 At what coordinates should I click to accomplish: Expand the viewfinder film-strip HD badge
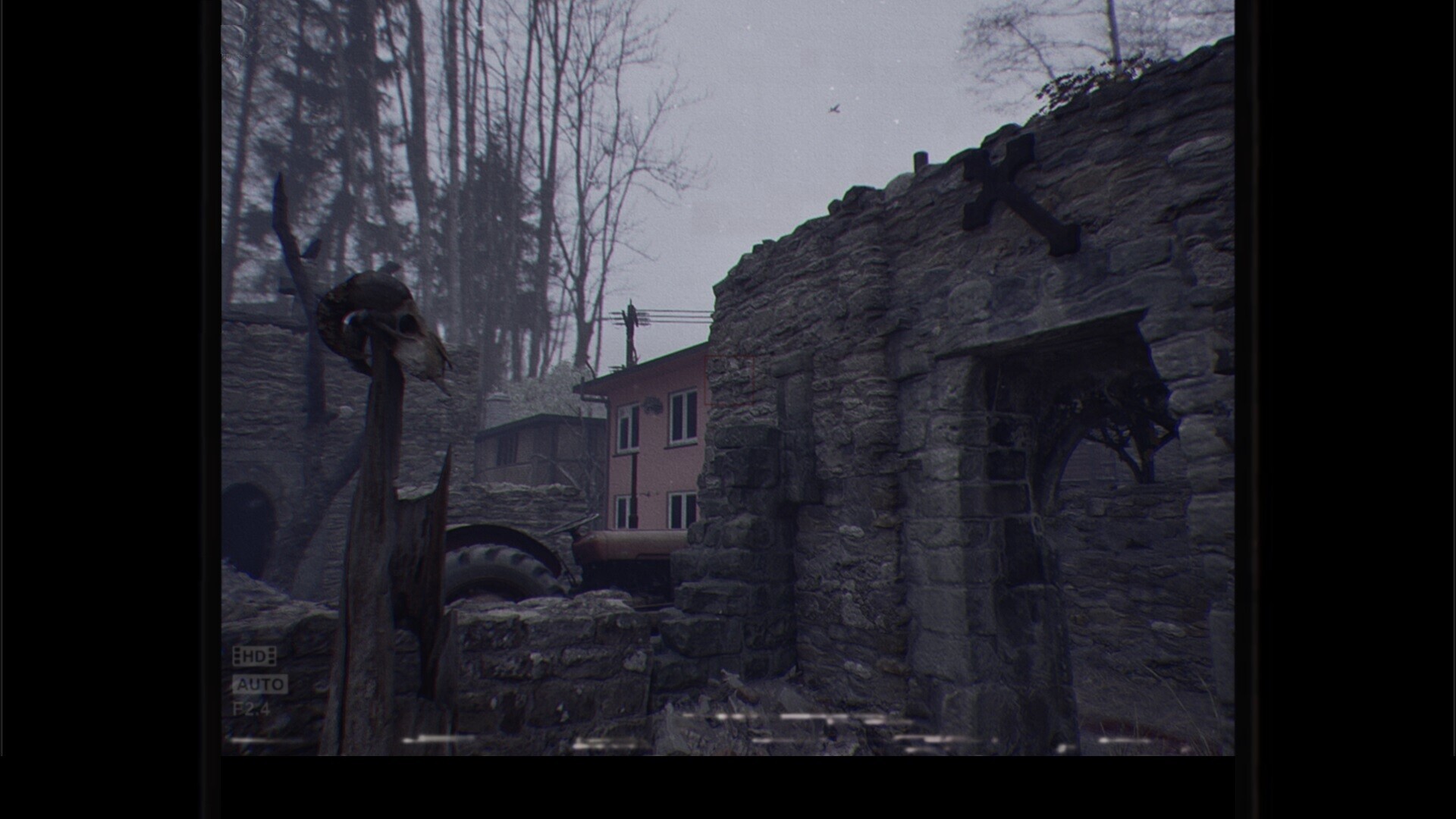pyautogui.click(x=254, y=655)
